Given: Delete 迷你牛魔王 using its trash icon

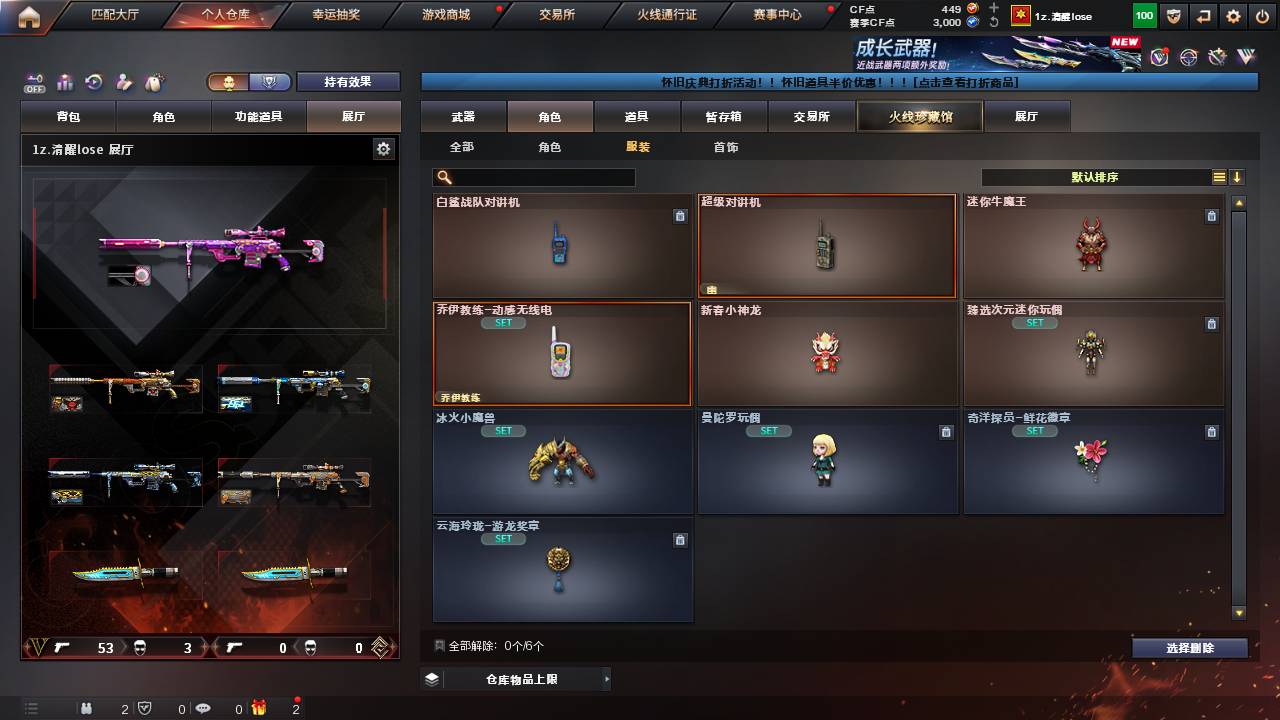Looking at the screenshot, I should pyautogui.click(x=1212, y=215).
